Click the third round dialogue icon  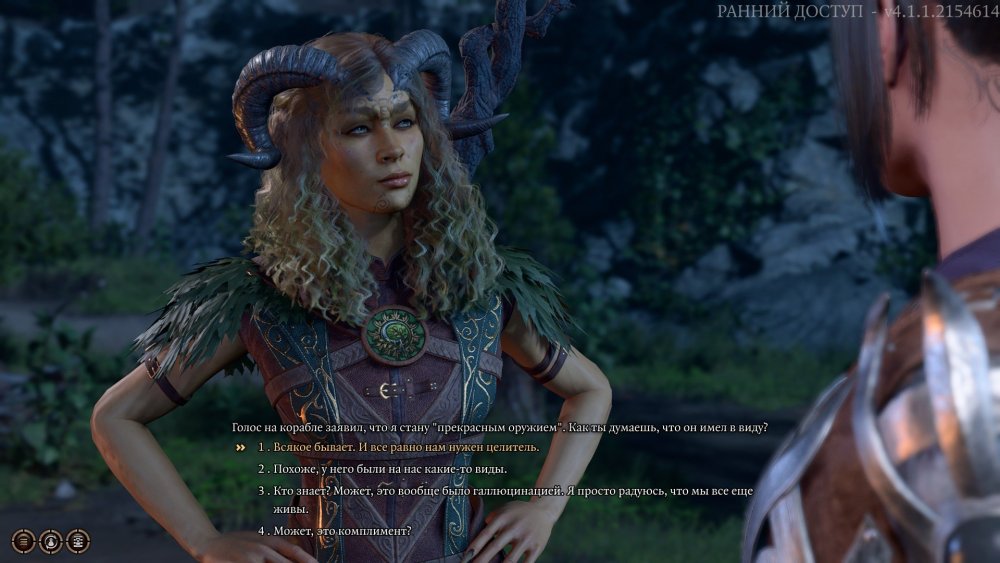[x=77, y=541]
